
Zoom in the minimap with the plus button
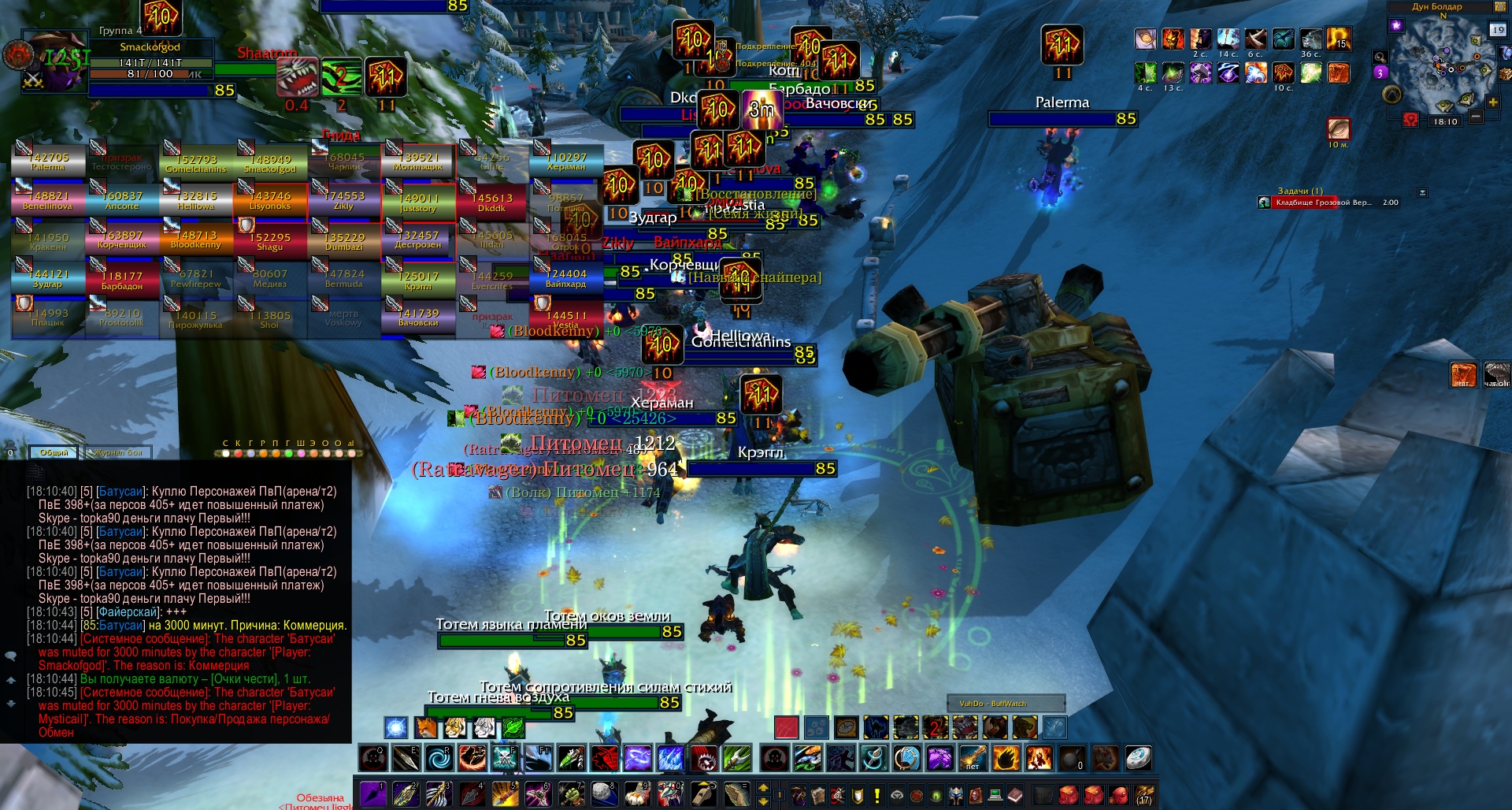(1492, 102)
